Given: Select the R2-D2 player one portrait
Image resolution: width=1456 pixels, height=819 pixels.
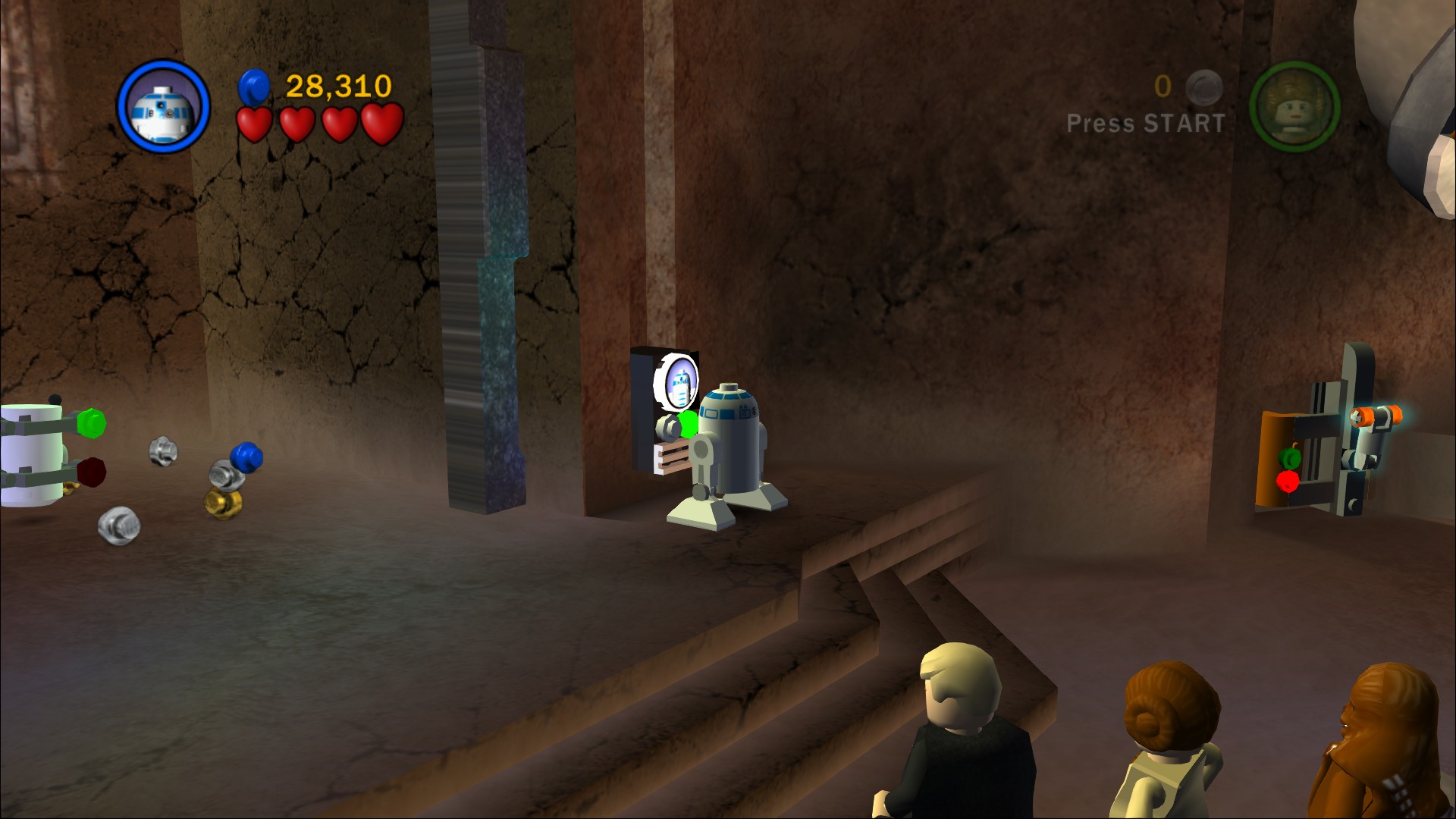Looking at the screenshot, I should (x=164, y=107).
